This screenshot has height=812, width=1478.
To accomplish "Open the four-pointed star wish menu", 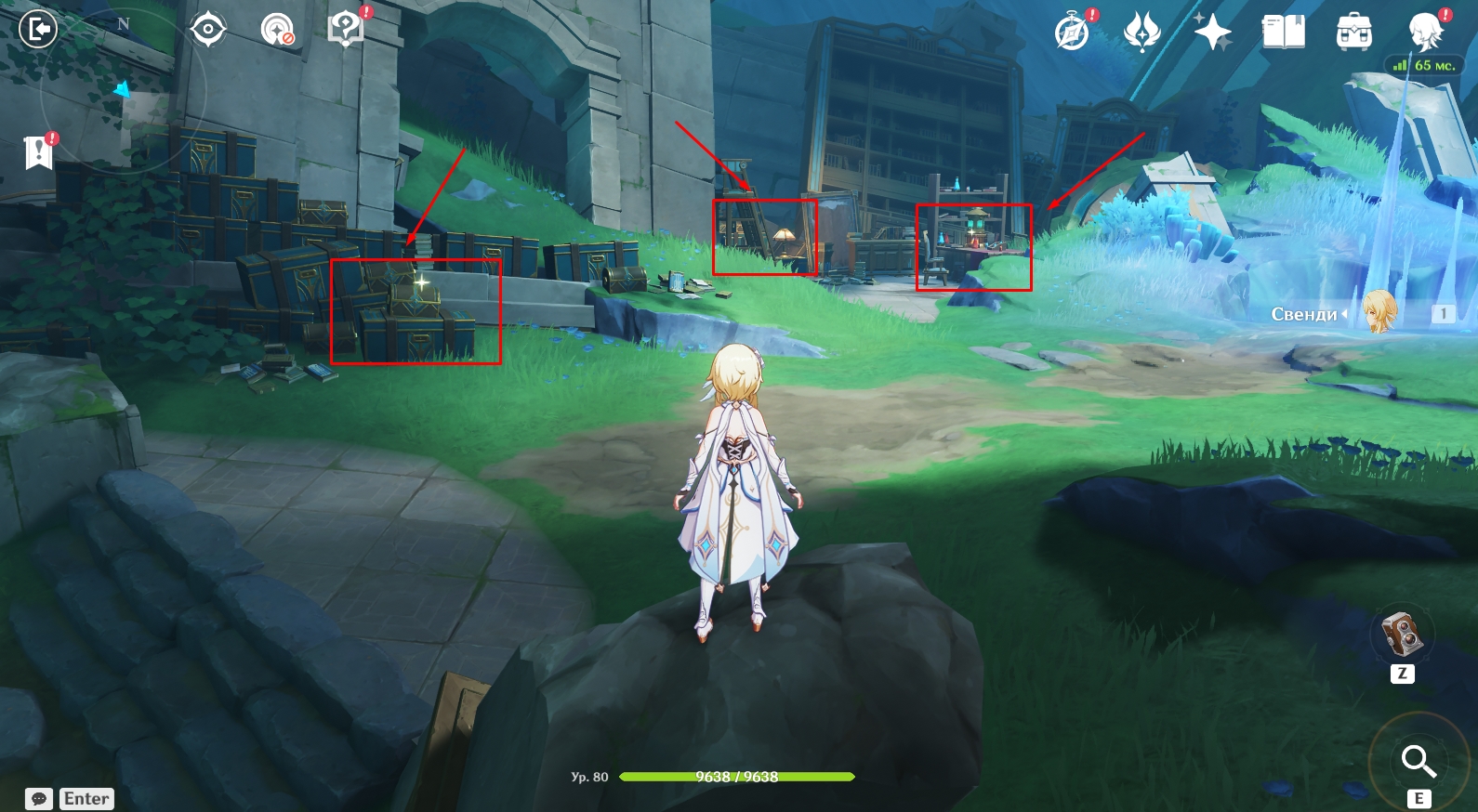I will pyautogui.click(x=1212, y=33).
